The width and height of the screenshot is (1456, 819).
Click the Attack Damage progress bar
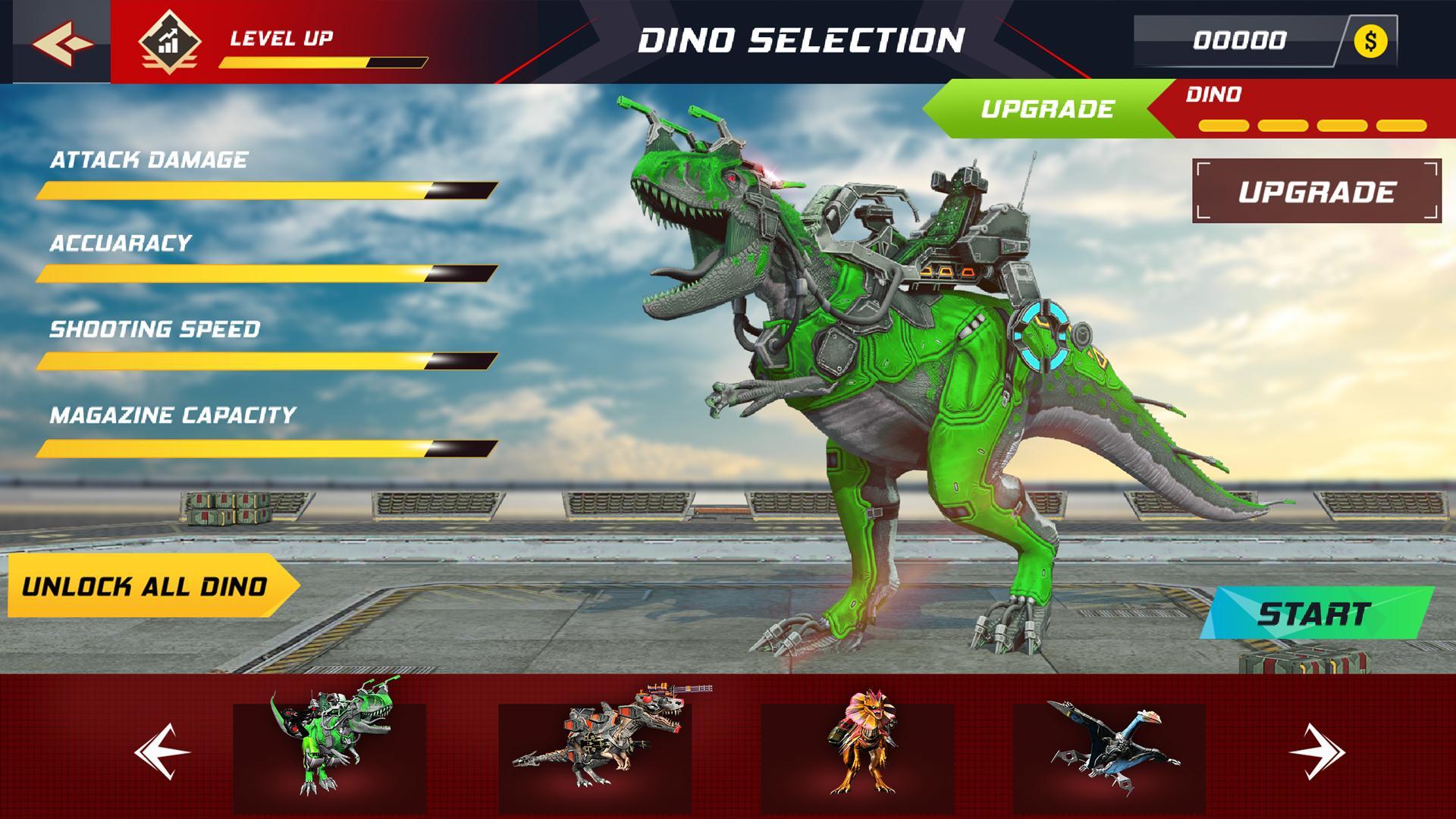[x=265, y=190]
